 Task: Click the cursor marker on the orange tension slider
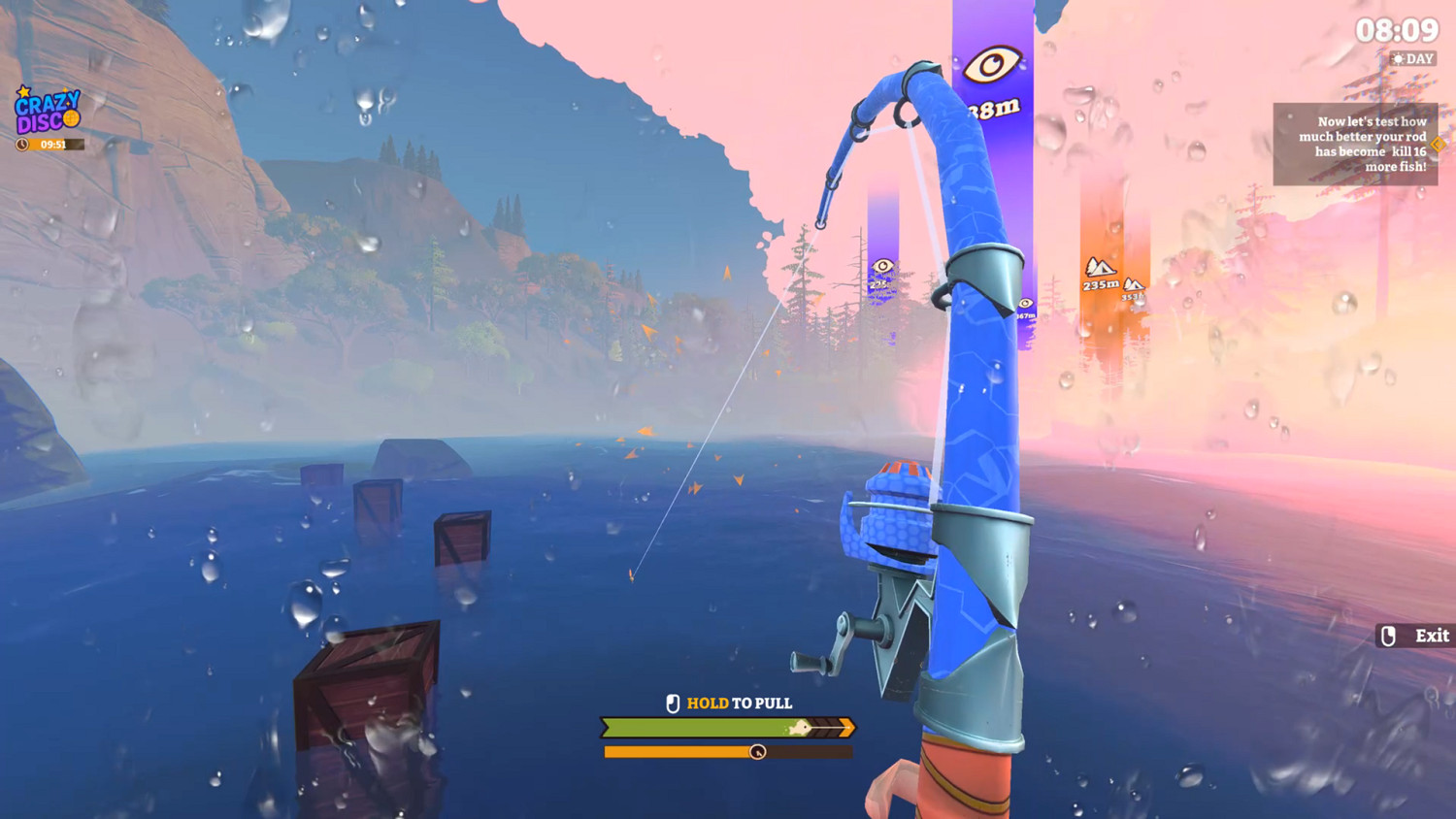click(x=758, y=751)
